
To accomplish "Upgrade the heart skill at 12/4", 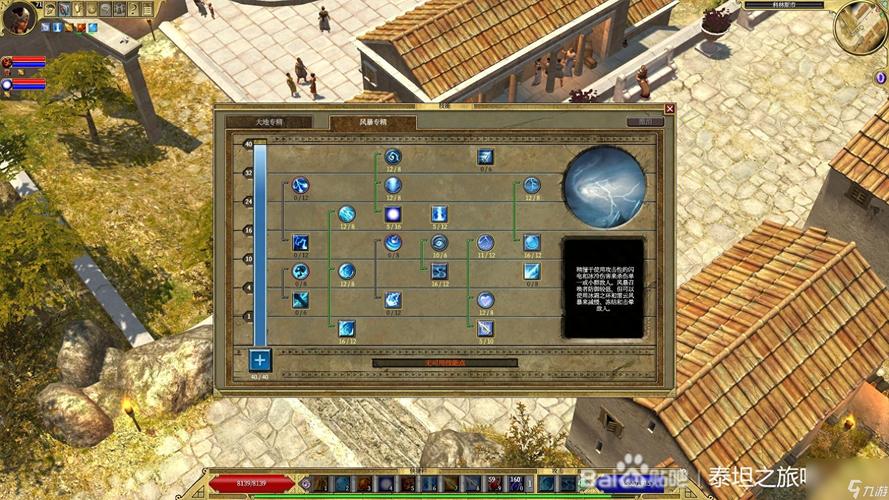I will point(485,299).
